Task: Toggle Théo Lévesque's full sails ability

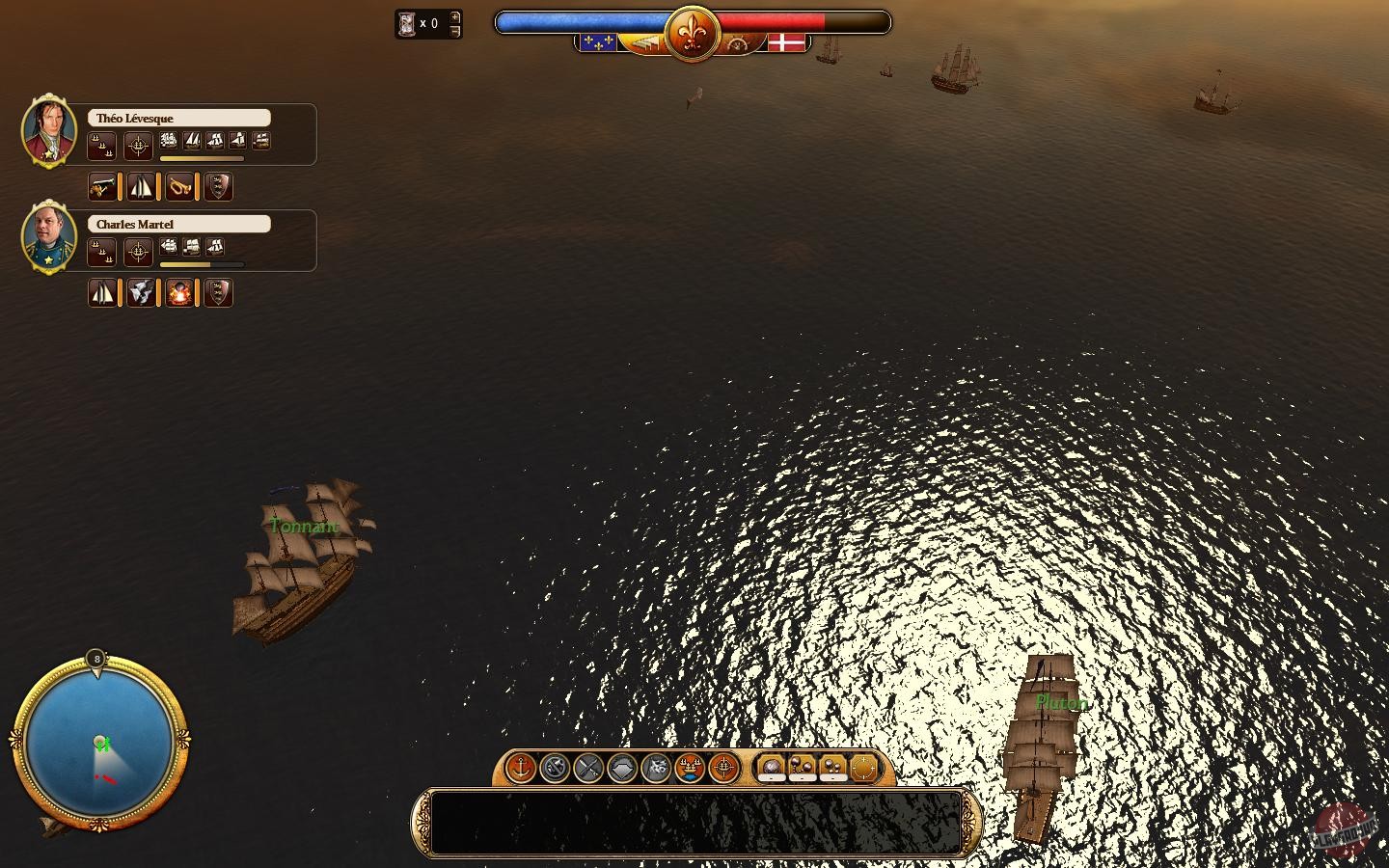Action: (x=141, y=186)
